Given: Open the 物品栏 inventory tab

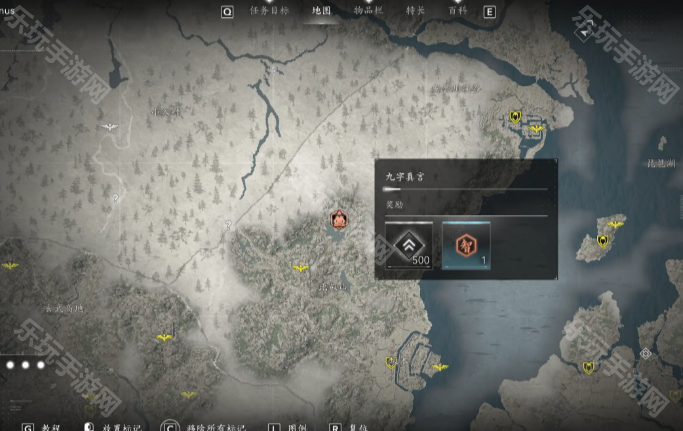Looking at the screenshot, I should [x=369, y=11].
